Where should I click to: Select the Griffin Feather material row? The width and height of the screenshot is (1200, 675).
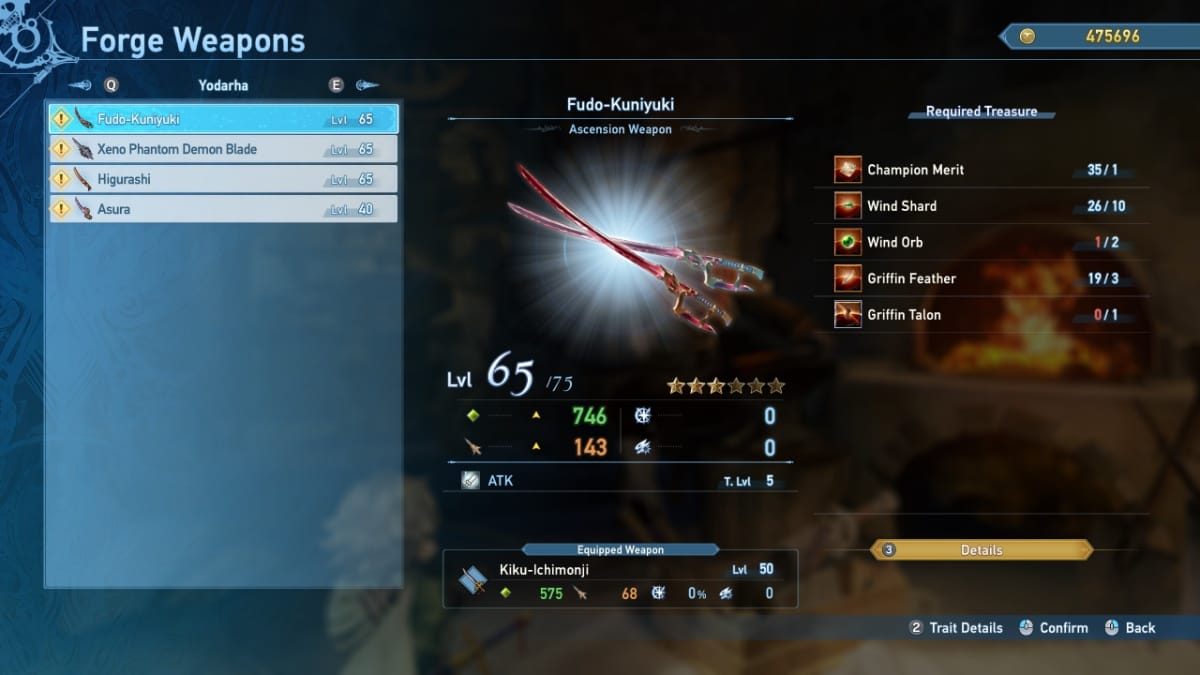click(990, 278)
